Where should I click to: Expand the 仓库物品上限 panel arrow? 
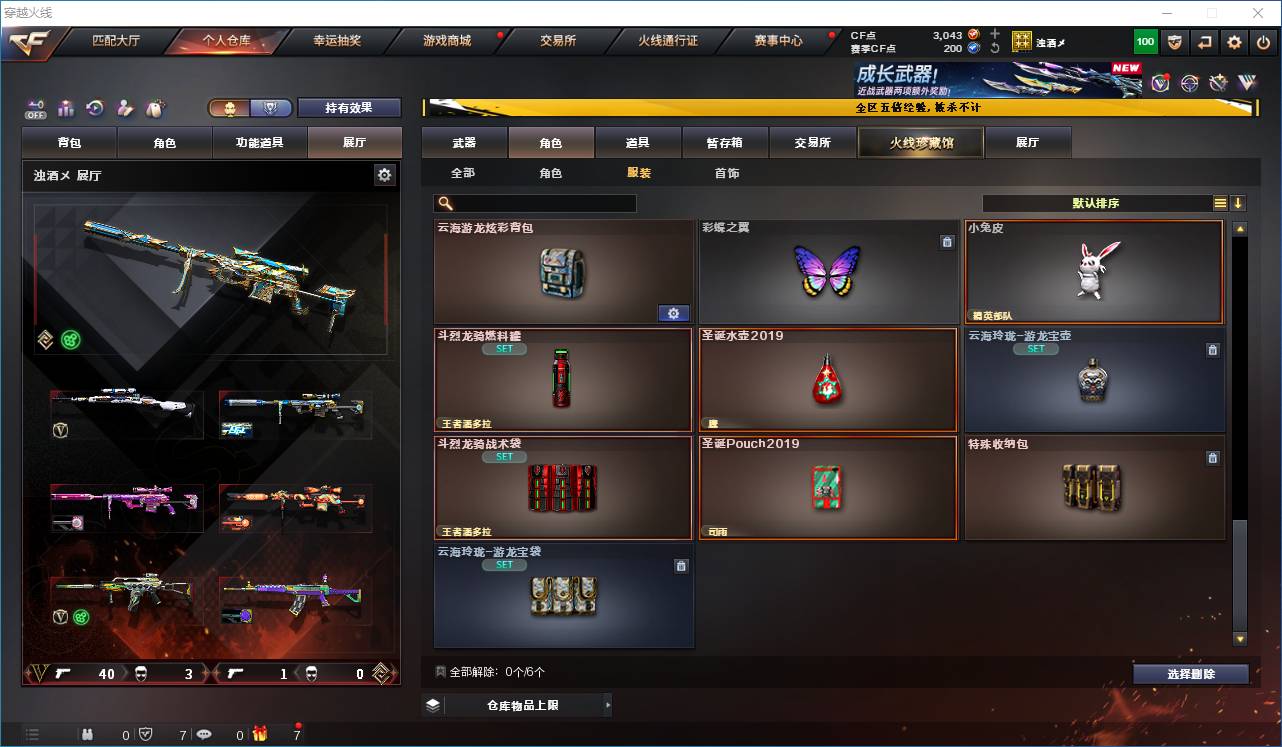coord(608,705)
